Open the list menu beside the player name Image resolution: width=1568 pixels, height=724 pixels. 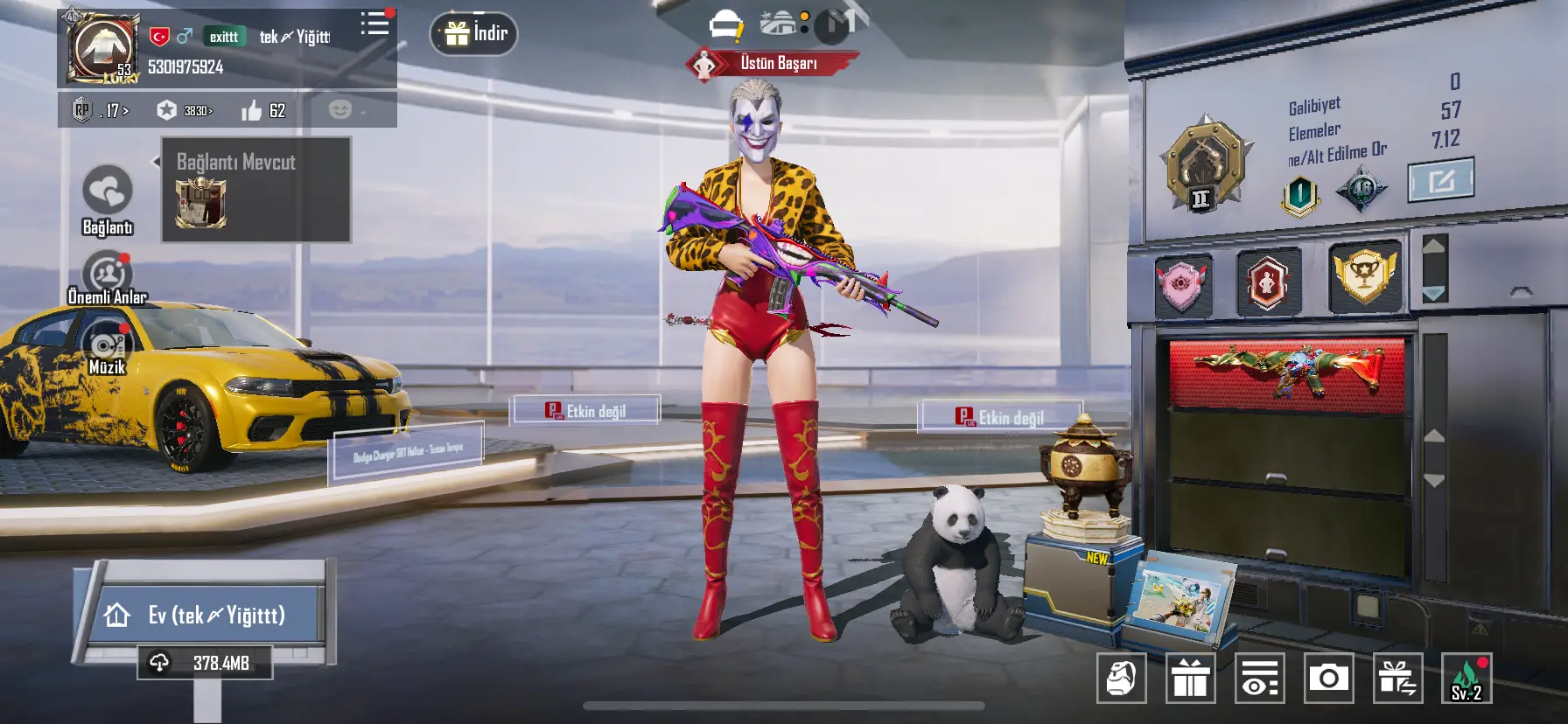[x=375, y=23]
